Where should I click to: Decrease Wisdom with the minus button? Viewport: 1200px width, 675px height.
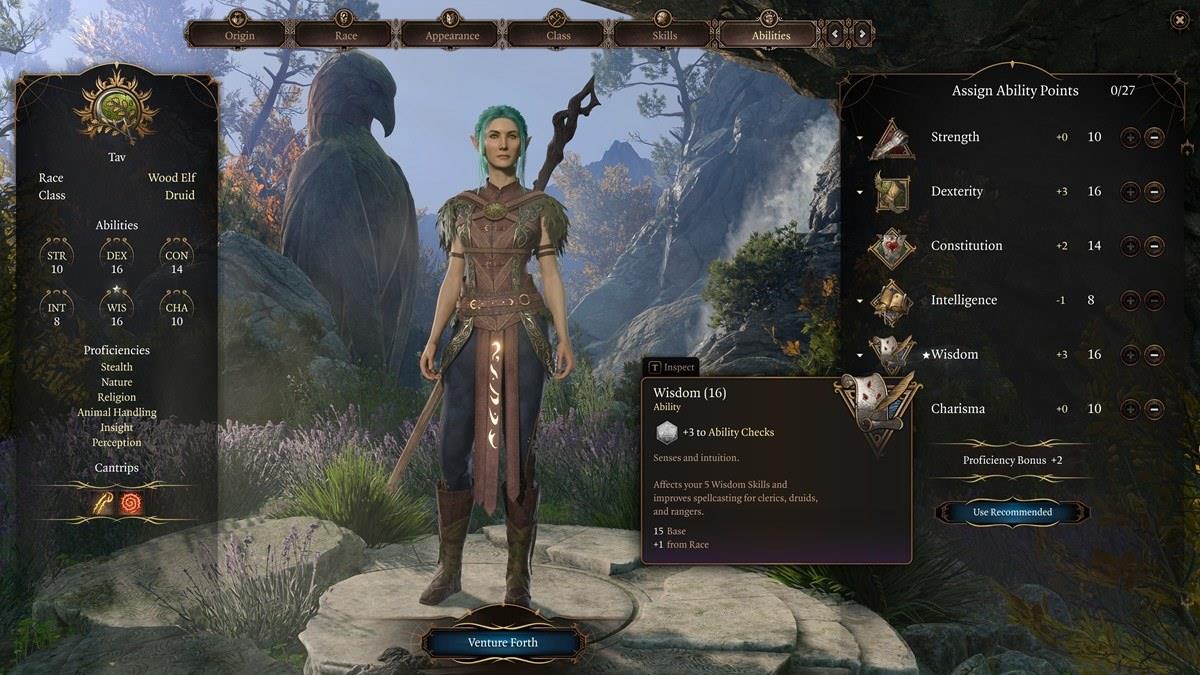coord(1154,354)
